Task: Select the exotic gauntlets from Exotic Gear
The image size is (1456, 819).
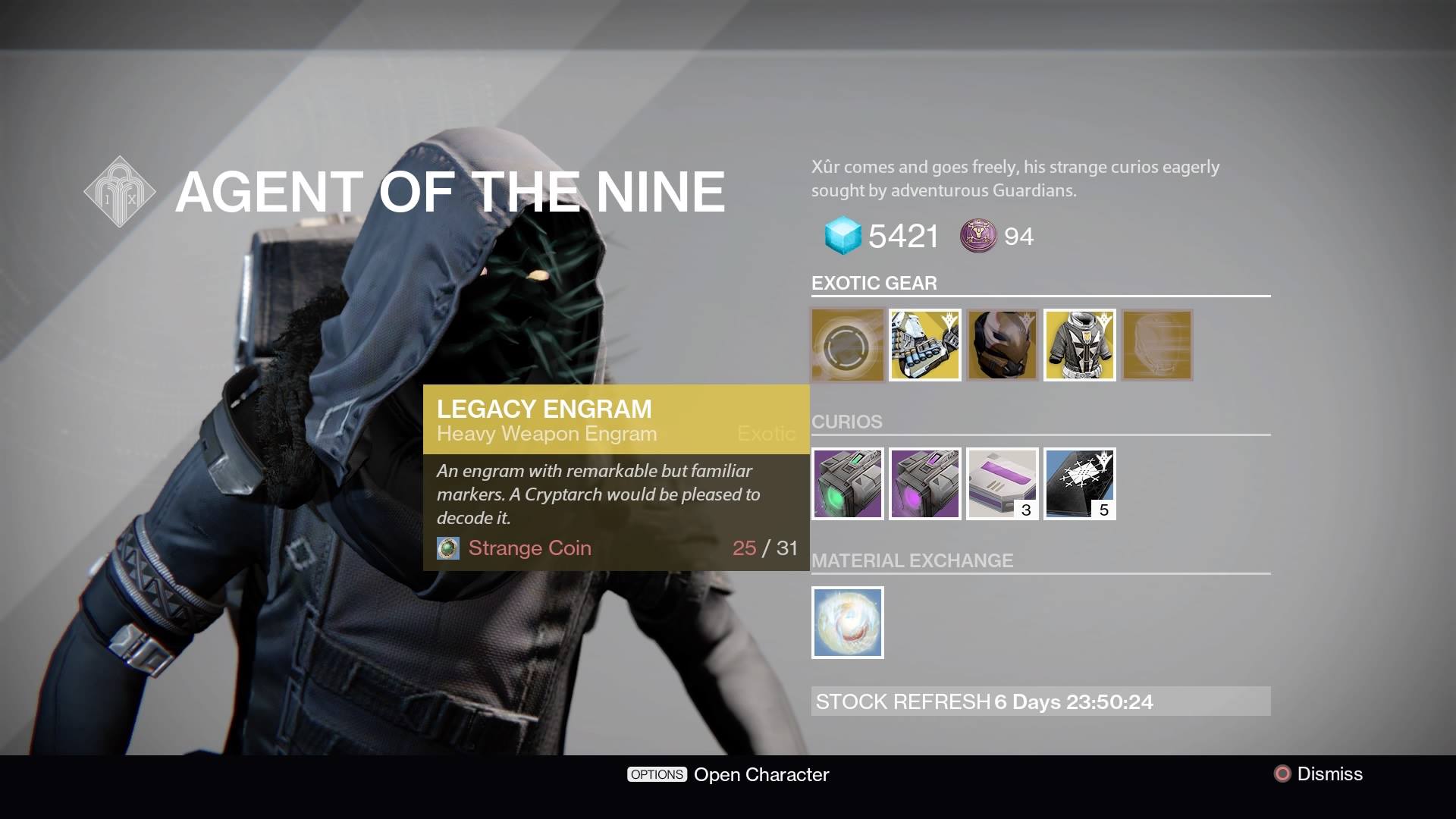Action: pyautogui.click(x=924, y=345)
